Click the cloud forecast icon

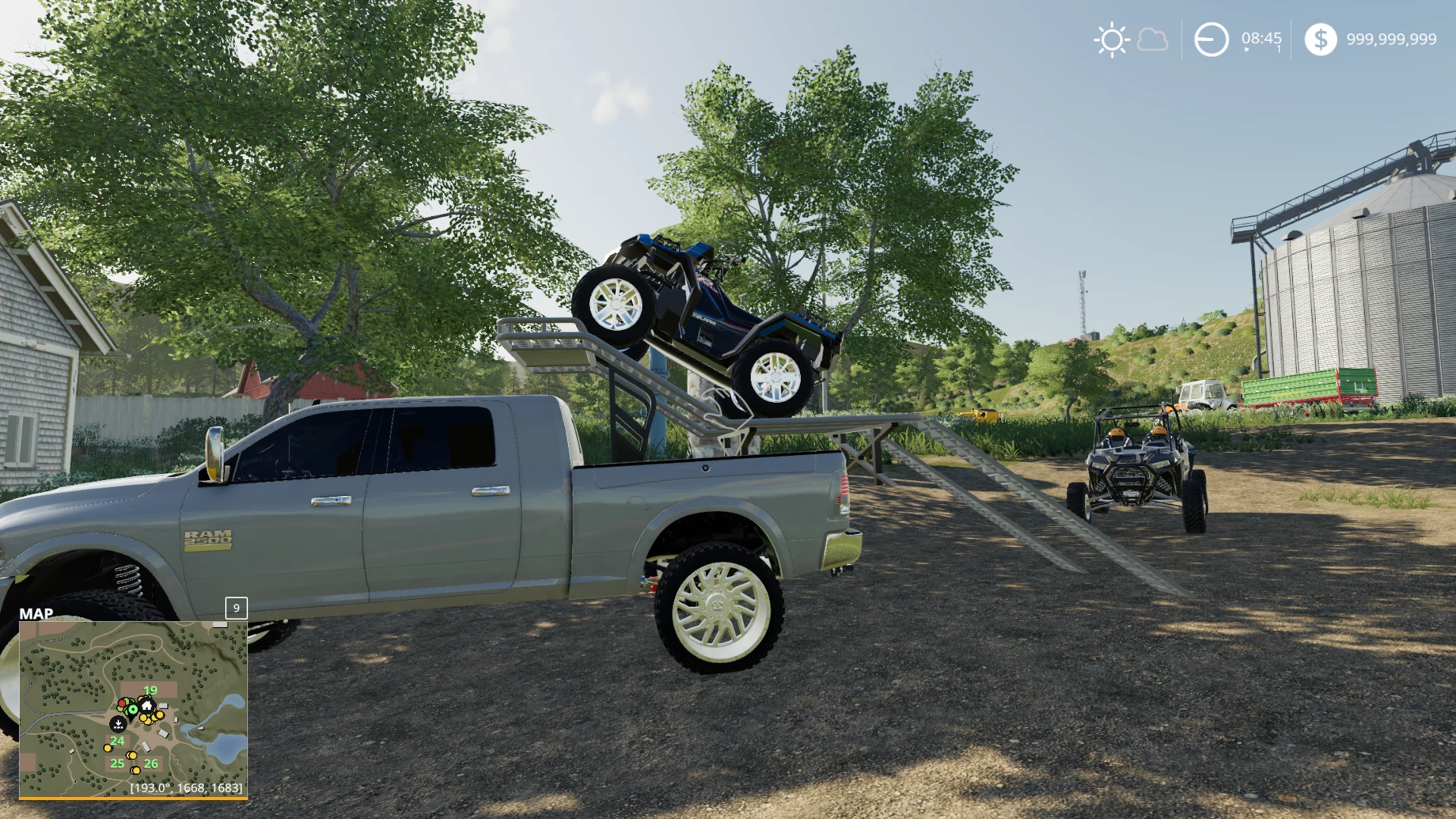1153,39
